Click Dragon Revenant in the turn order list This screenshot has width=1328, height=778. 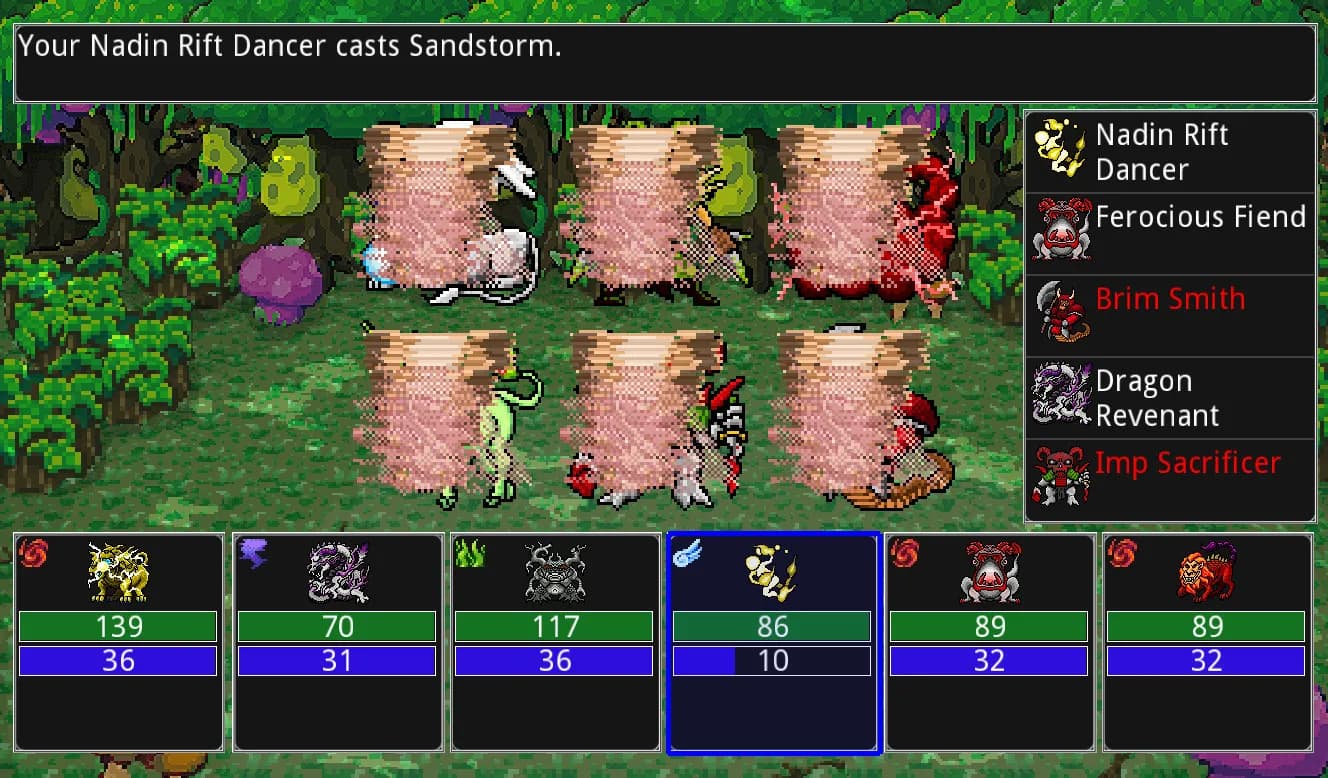click(x=1169, y=397)
